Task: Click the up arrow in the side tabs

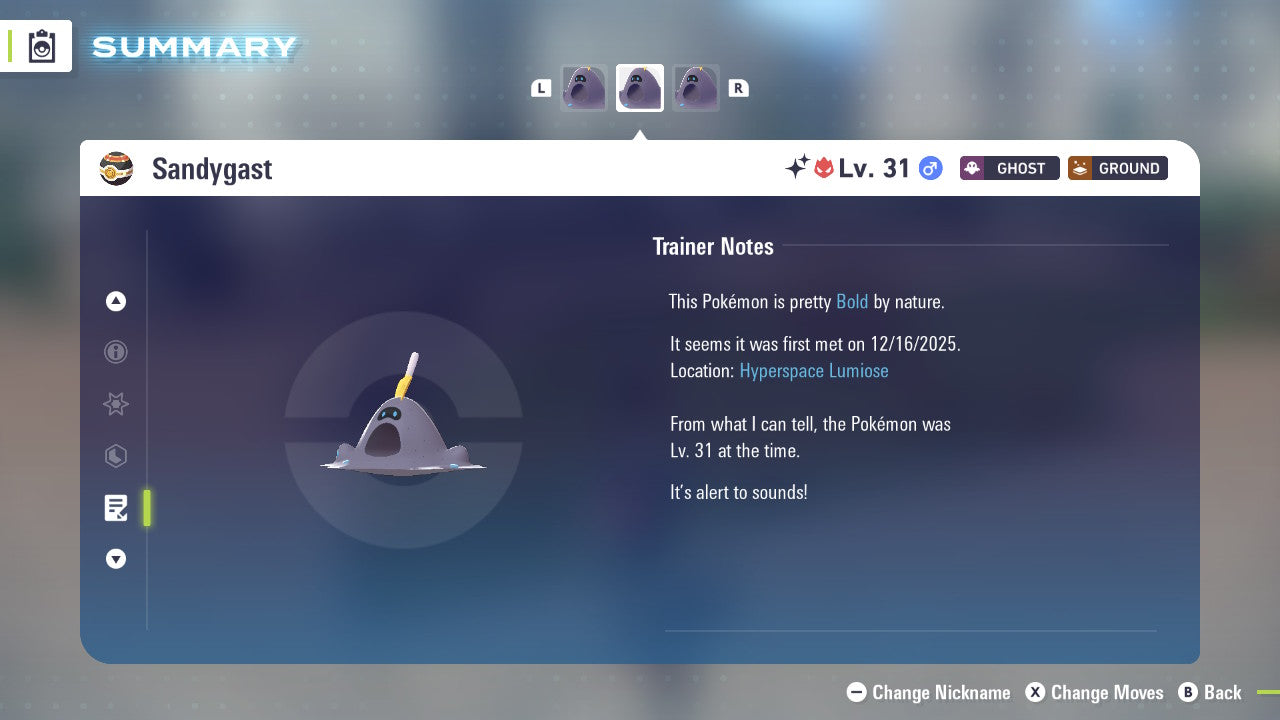Action: tap(116, 301)
